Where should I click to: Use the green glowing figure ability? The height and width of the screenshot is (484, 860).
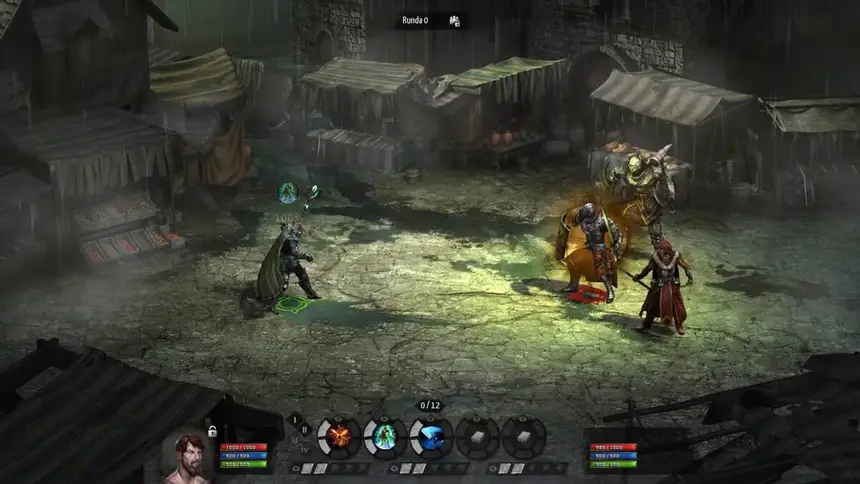tap(385, 436)
